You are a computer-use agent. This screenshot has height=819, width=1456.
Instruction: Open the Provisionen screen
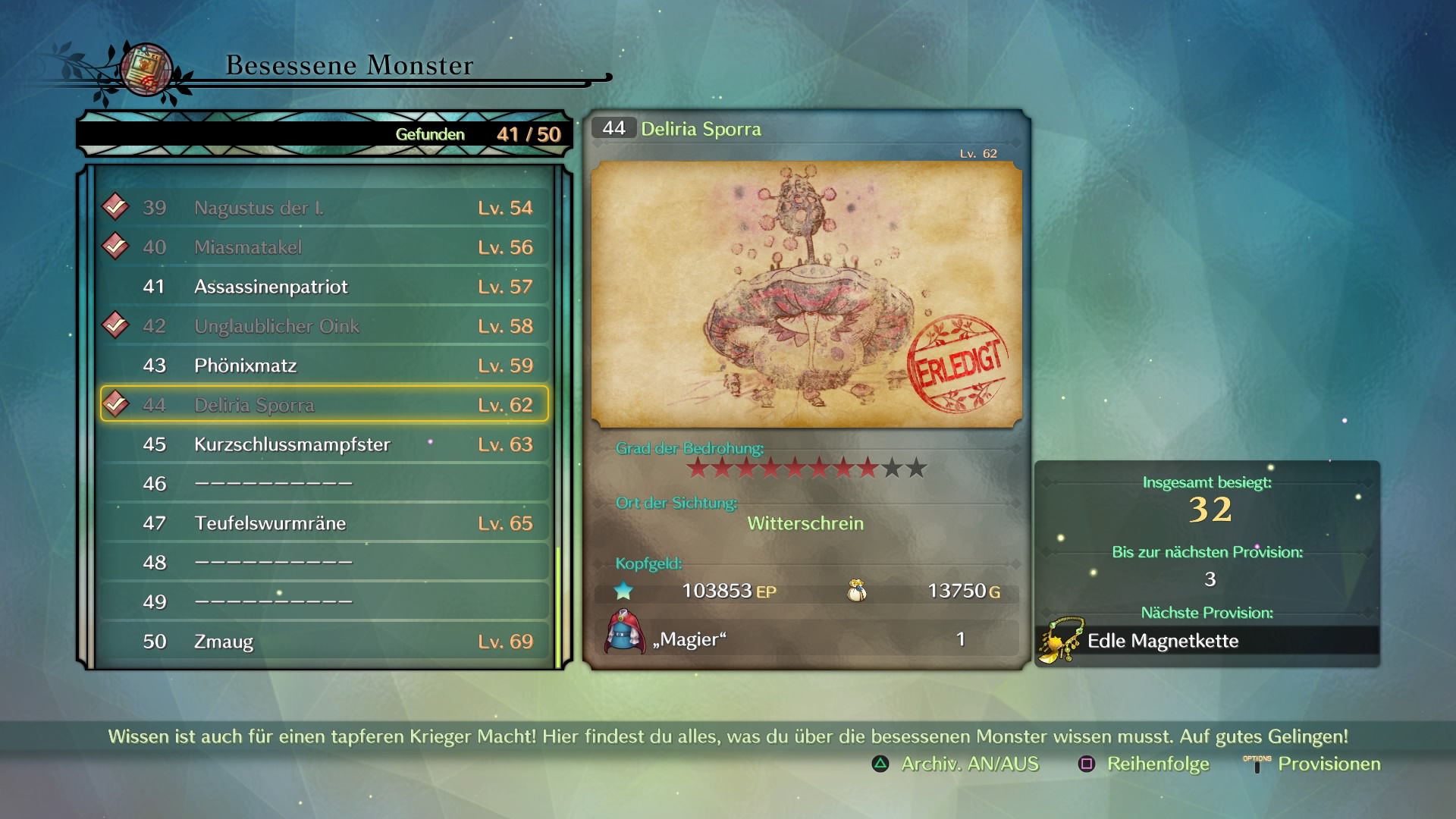[x=1313, y=764]
